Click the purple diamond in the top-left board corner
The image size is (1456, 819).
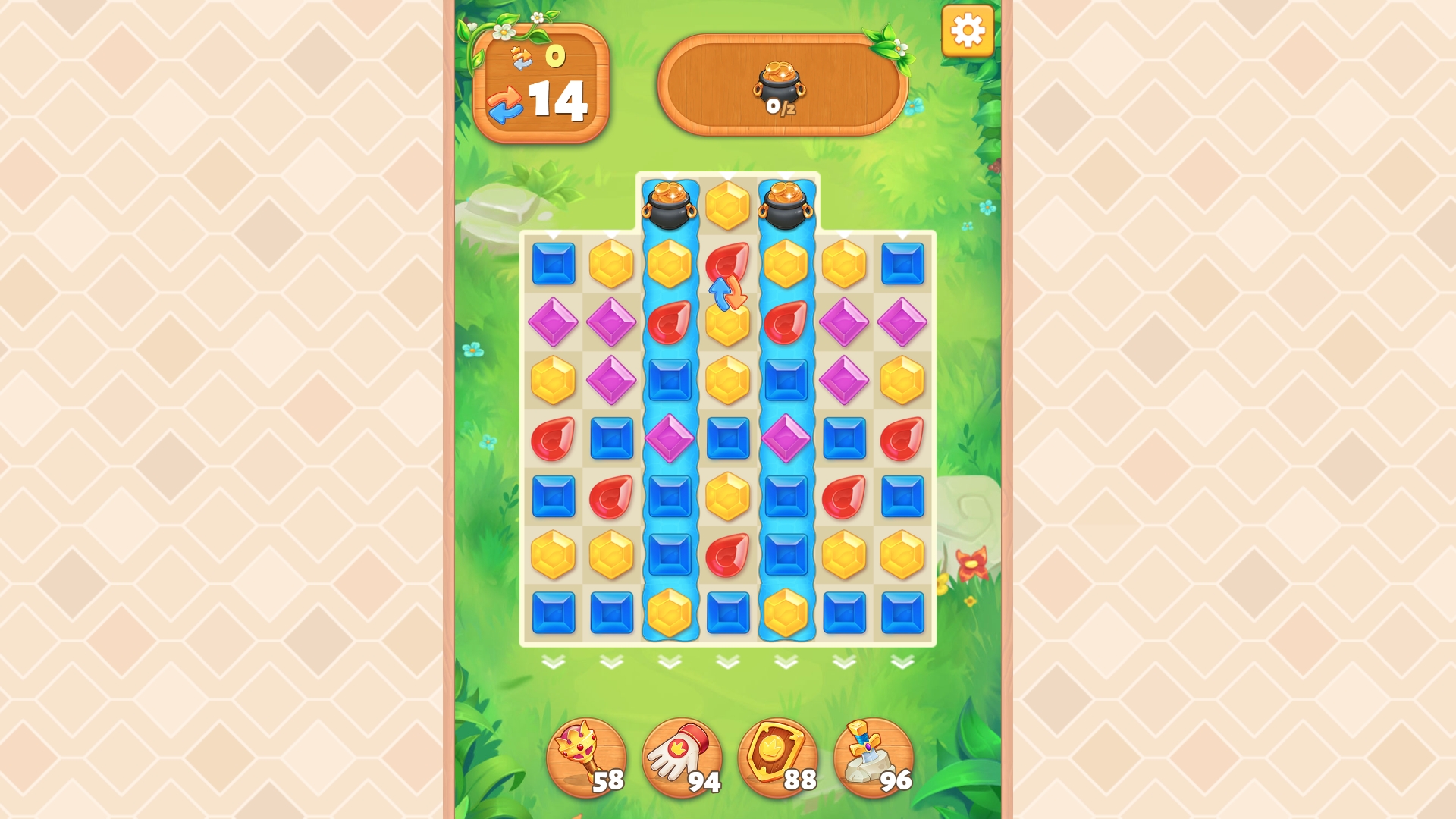(x=554, y=322)
